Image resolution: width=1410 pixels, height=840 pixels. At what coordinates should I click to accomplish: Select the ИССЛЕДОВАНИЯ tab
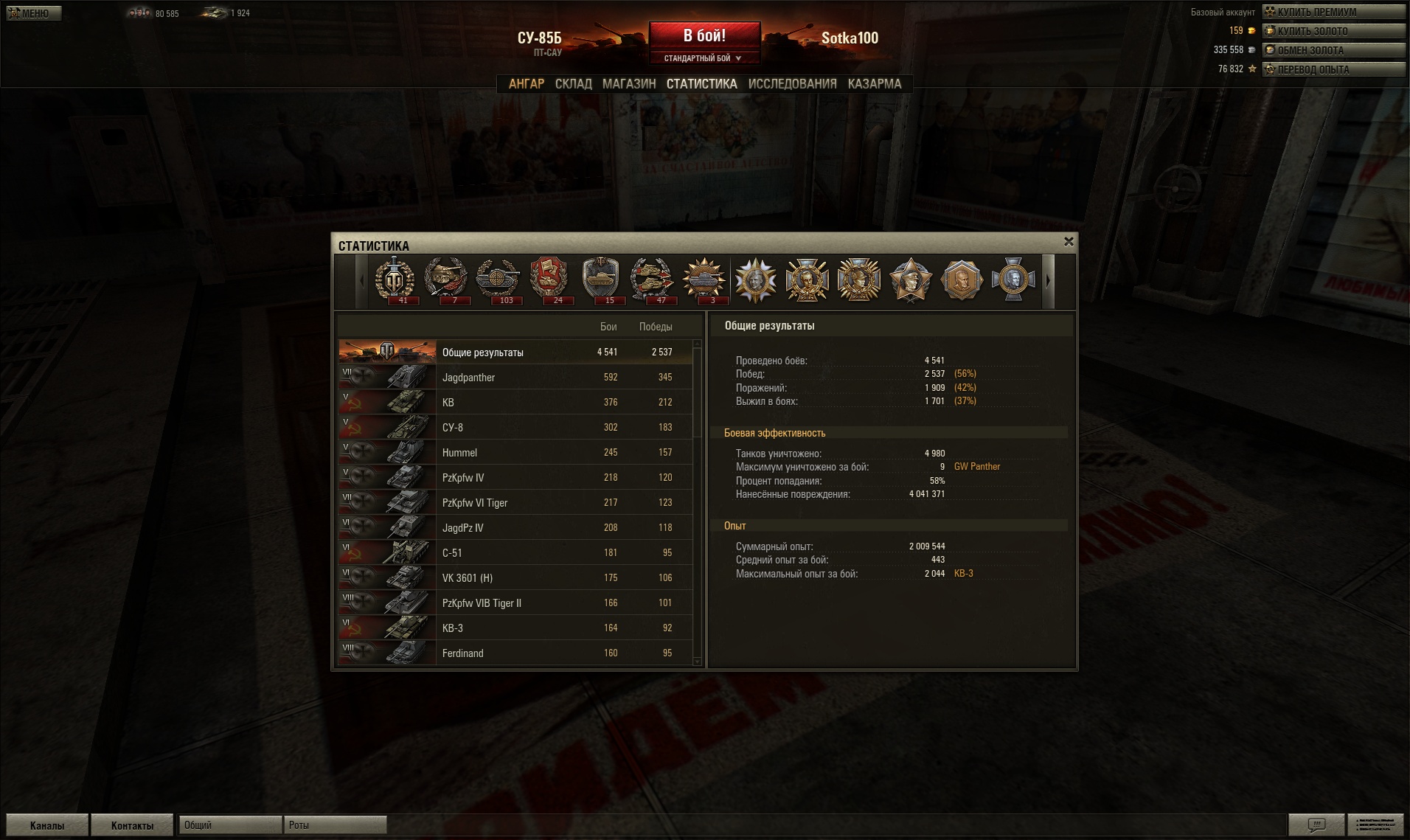[x=792, y=84]
